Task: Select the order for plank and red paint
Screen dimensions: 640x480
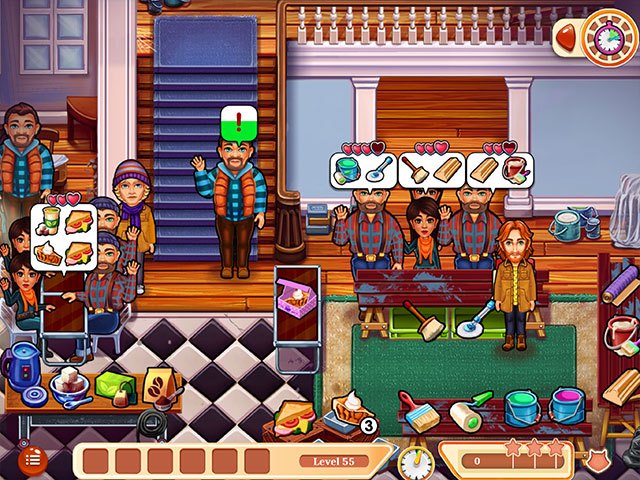Action: click(499, 169)
